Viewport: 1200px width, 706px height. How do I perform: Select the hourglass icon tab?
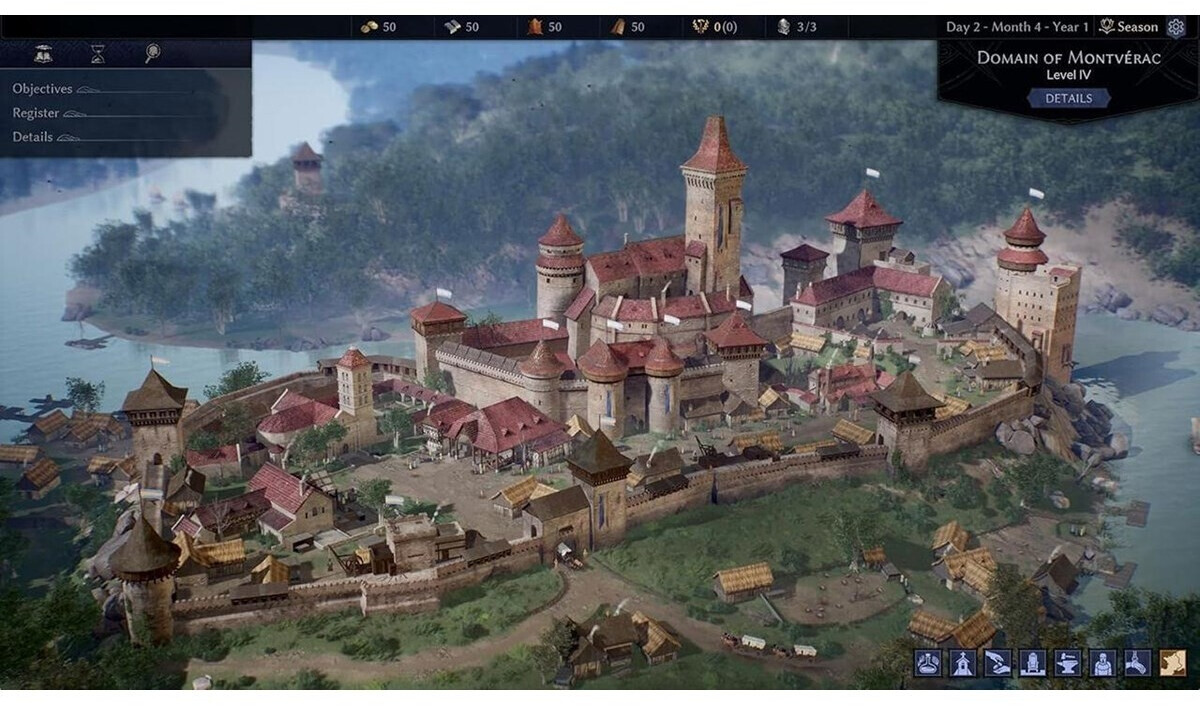(x=97, y=54)
